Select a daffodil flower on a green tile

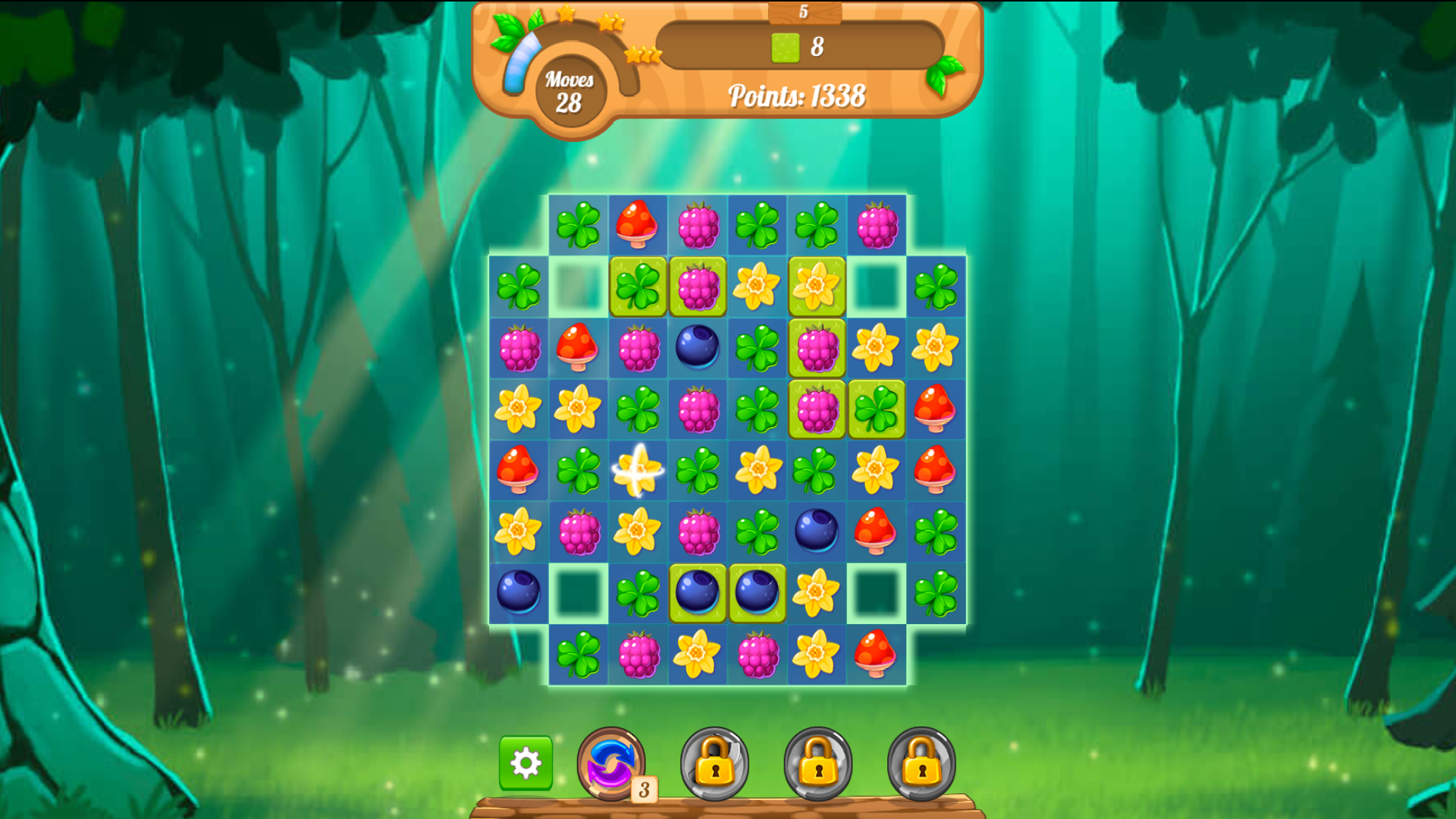pos(816,287)
